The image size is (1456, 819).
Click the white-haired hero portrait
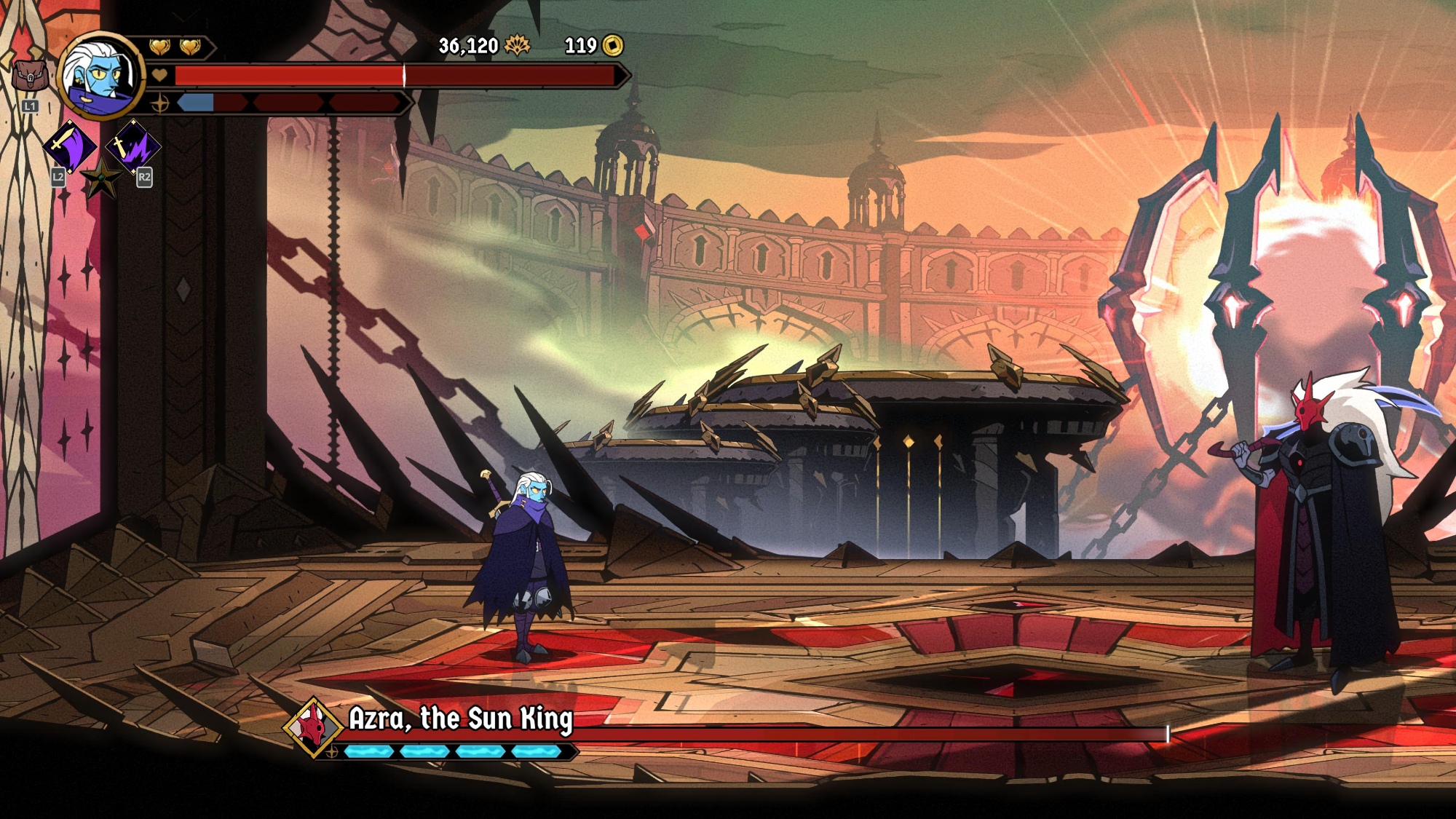[100, 75]
